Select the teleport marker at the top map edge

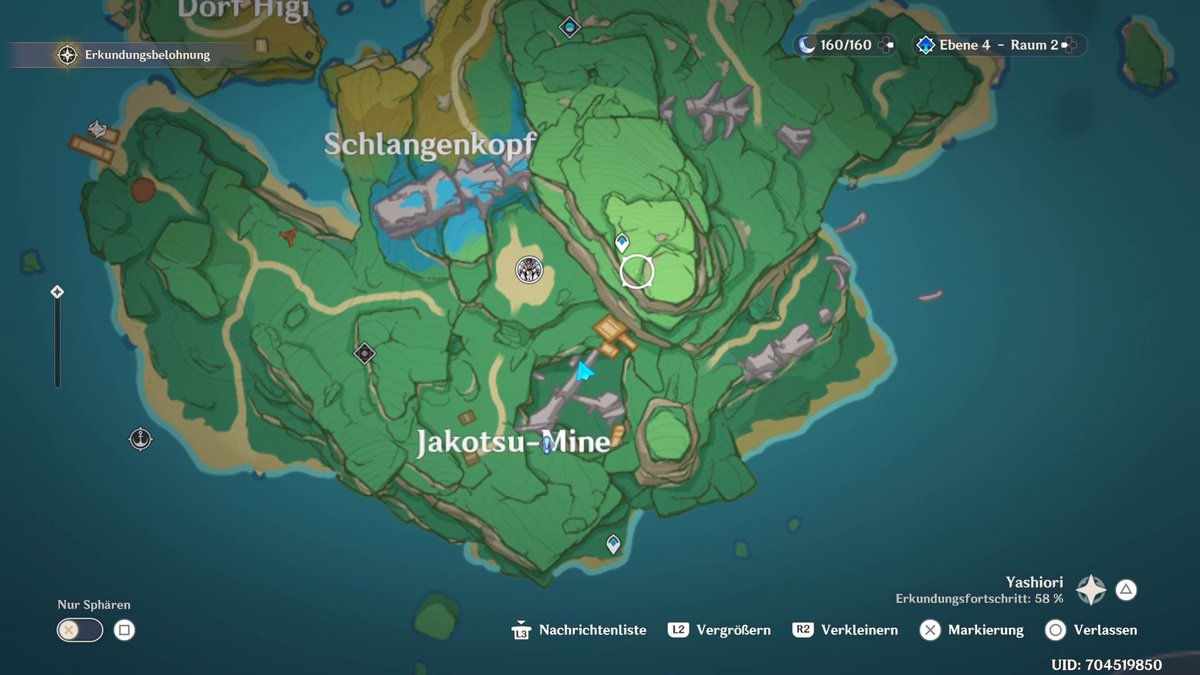click(x=570, y=26)
